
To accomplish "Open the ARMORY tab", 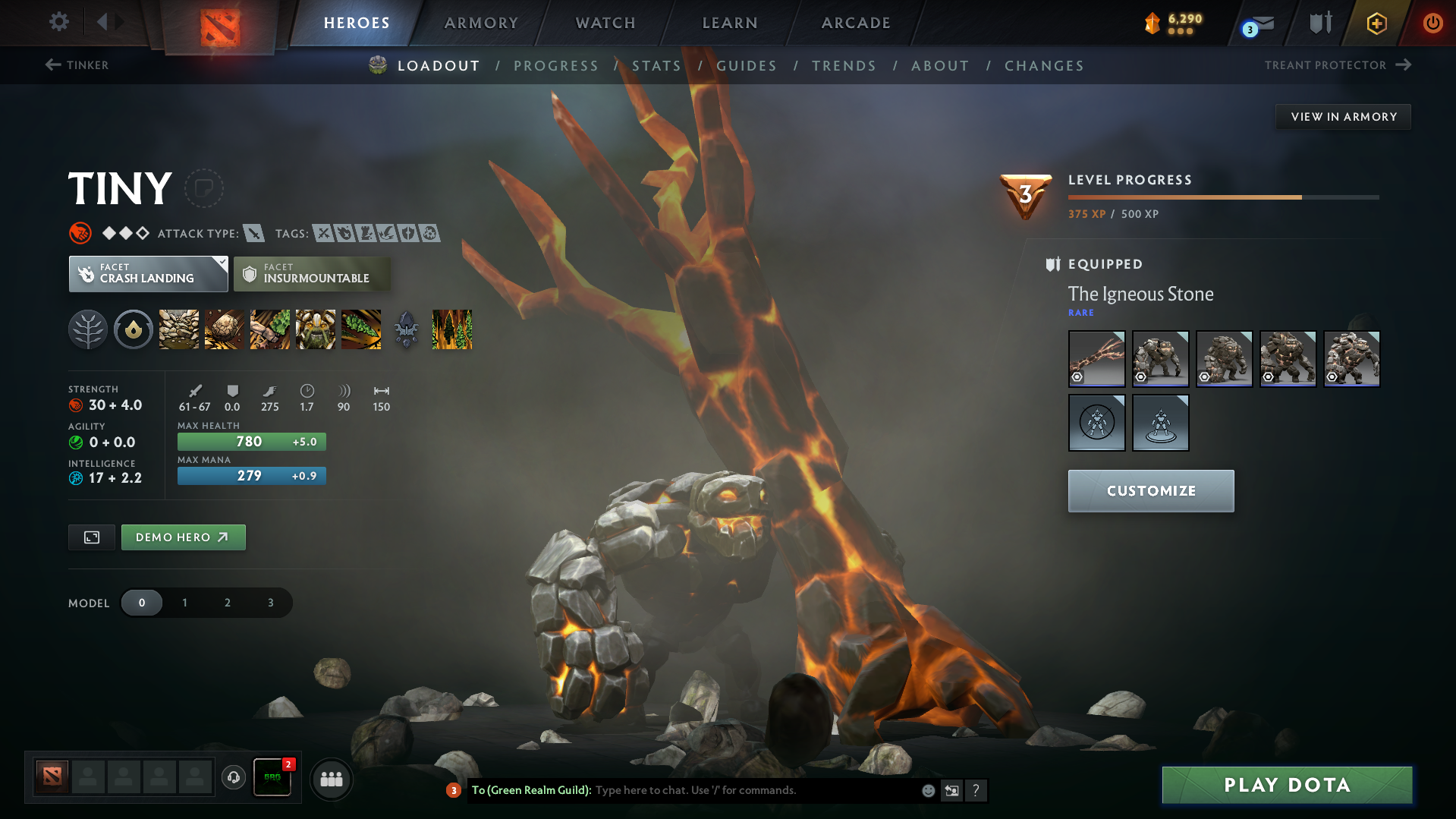I will pos(480,23).
